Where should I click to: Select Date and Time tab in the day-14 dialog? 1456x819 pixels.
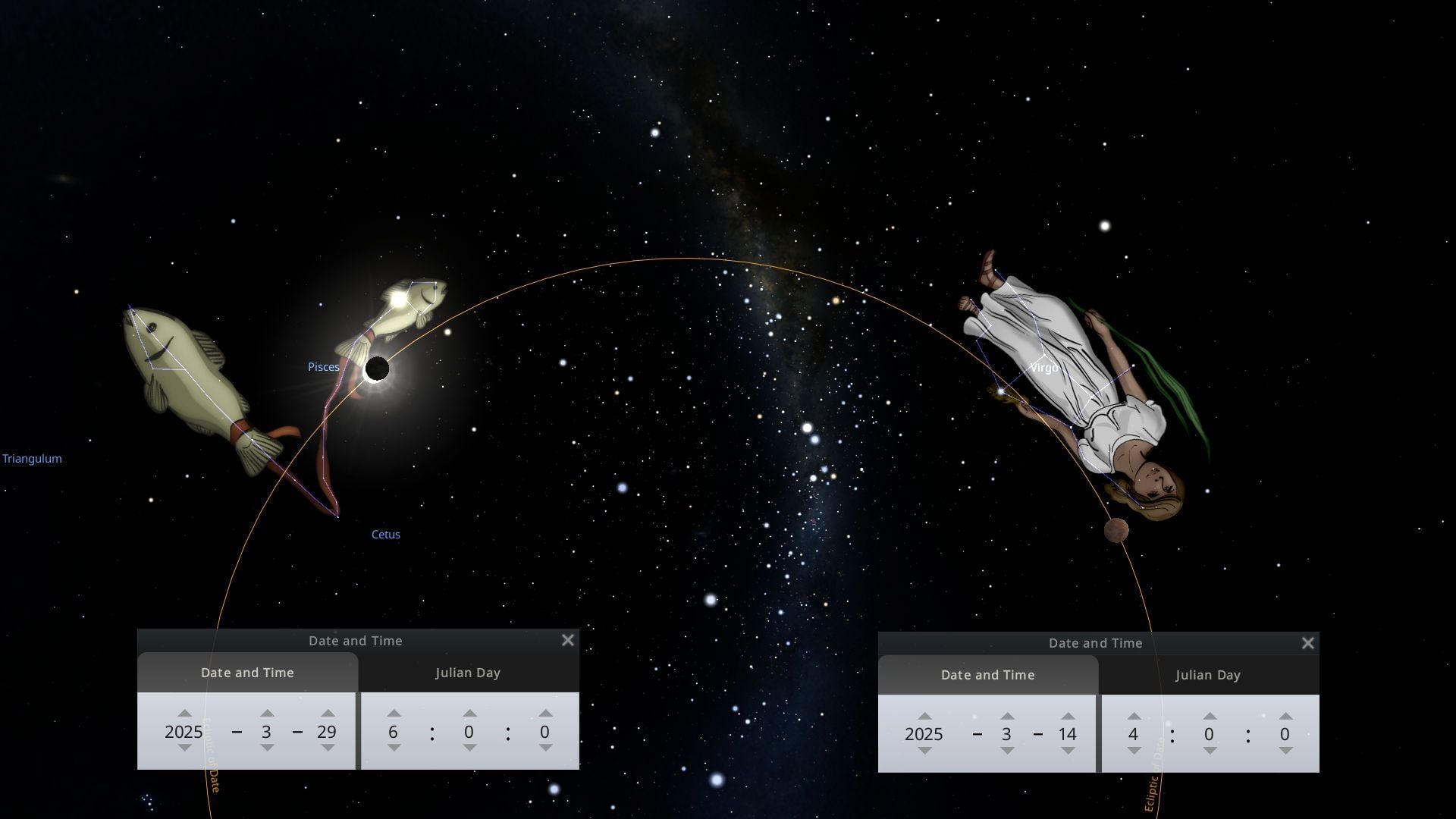point(987,675)
